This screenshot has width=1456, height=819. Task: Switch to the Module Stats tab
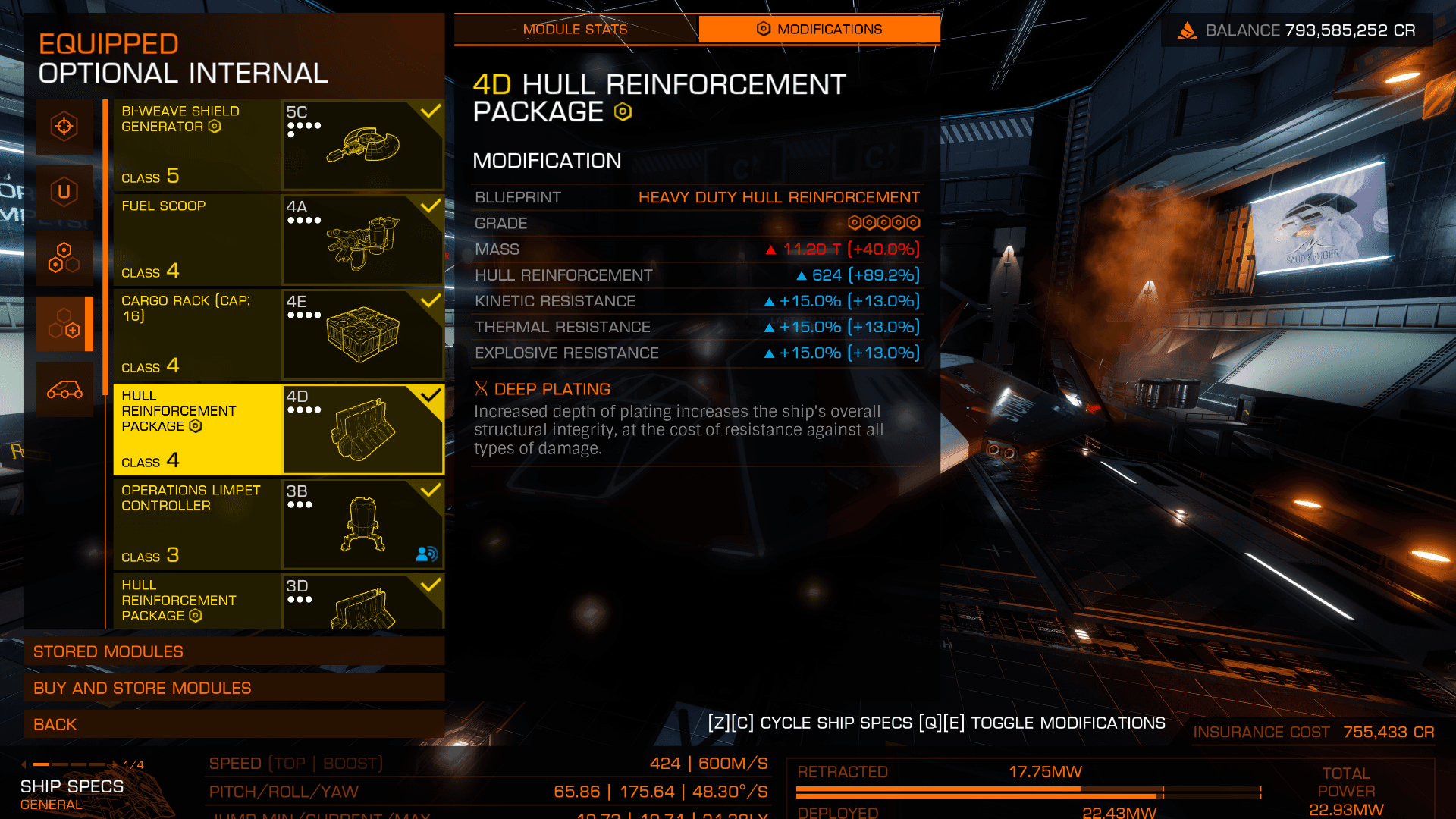click(575, 30)
